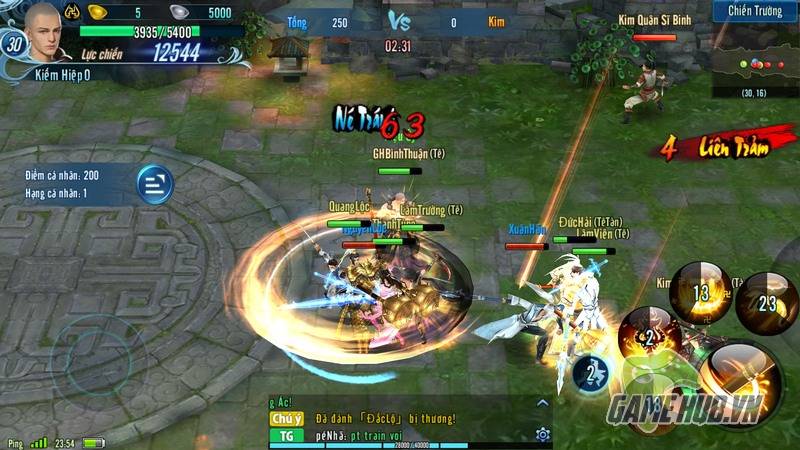Open the Chiến Trường minimap

point(757,60)
